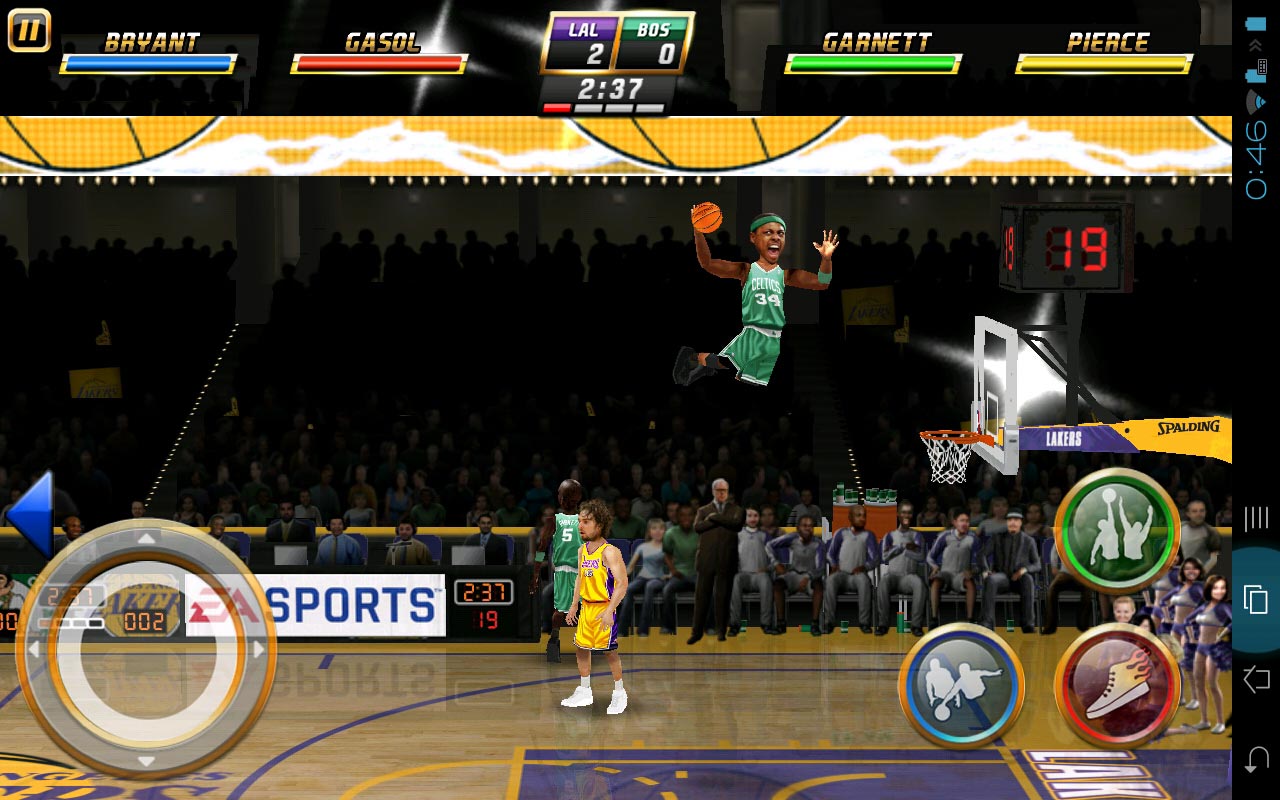Hit the blue steal button
Screen dimensions: 1280x800
pos(961,686)
